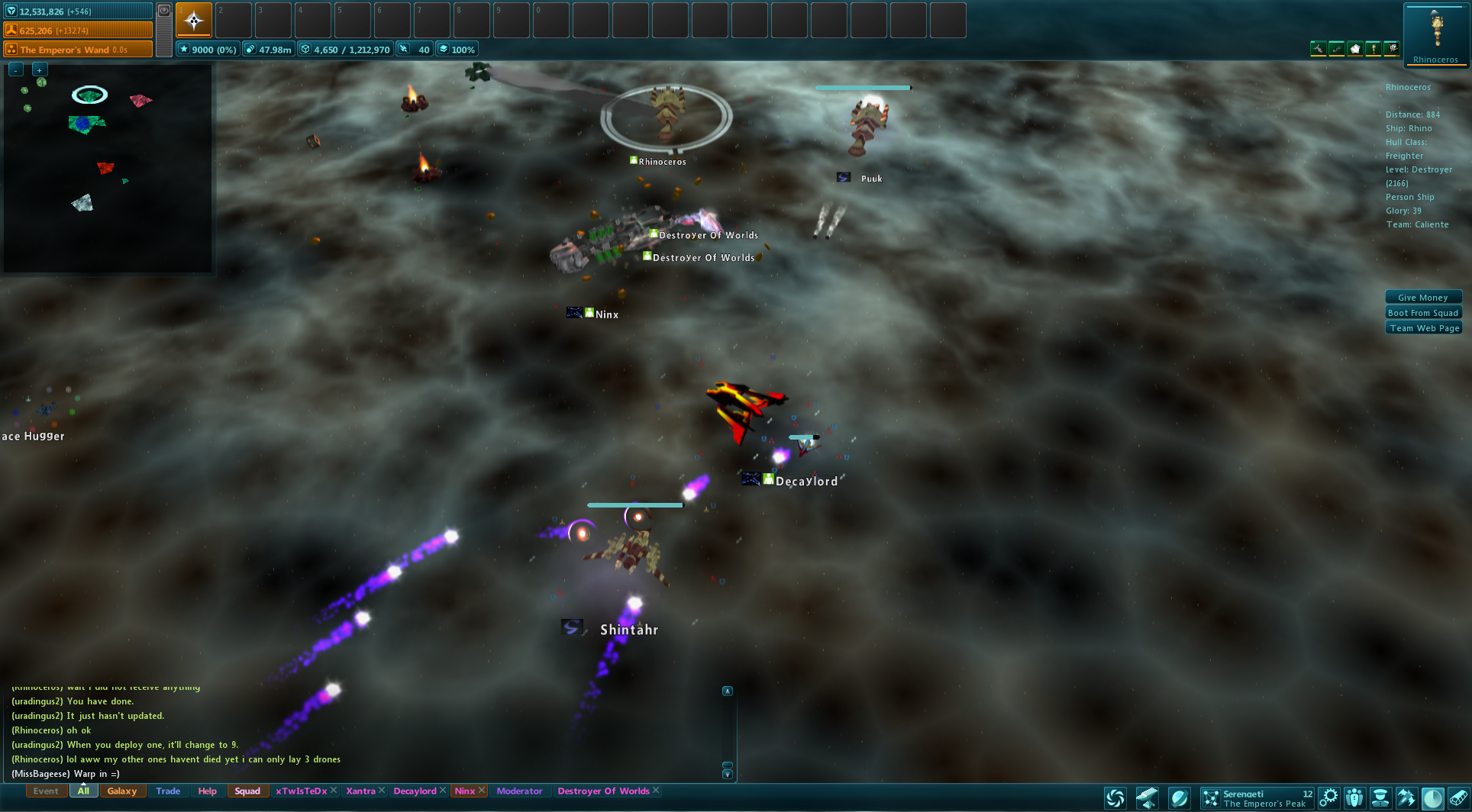This screenshot has height=812, width=1472.
Task: Switch to the Squad chat tab
Action: point(247,791)
